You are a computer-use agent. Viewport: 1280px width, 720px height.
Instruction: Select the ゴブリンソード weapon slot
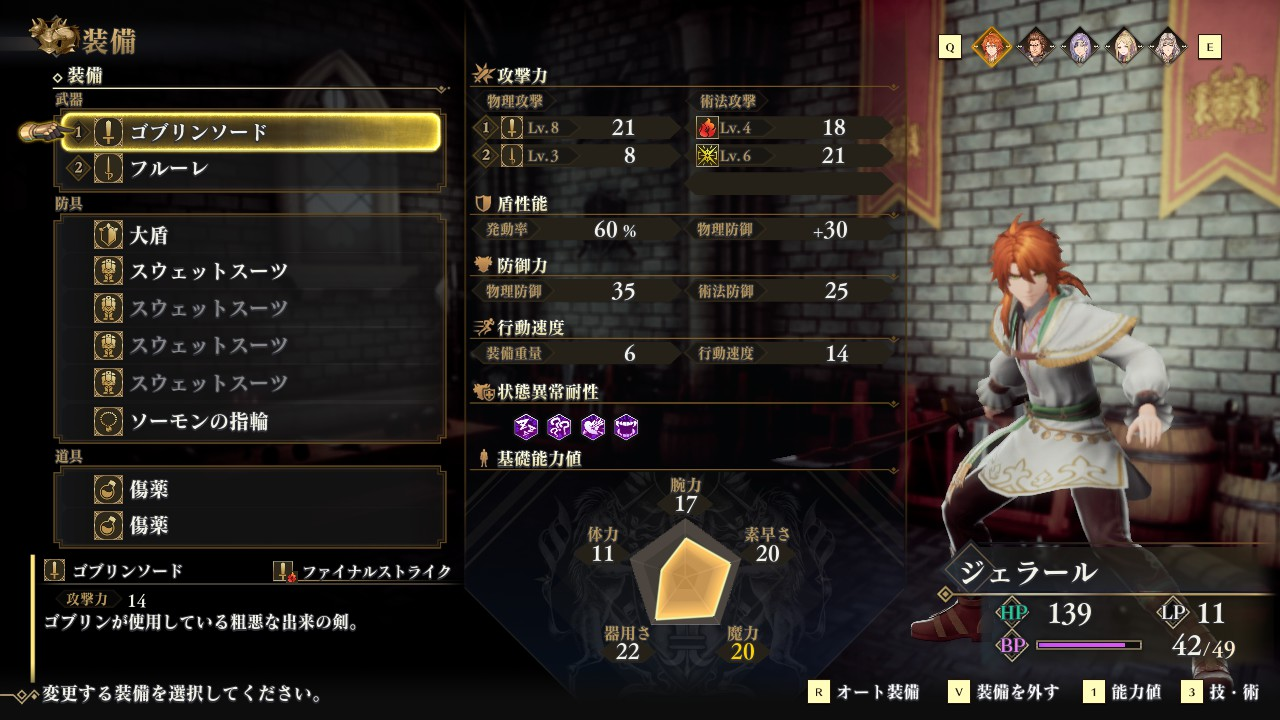(252, 132)
